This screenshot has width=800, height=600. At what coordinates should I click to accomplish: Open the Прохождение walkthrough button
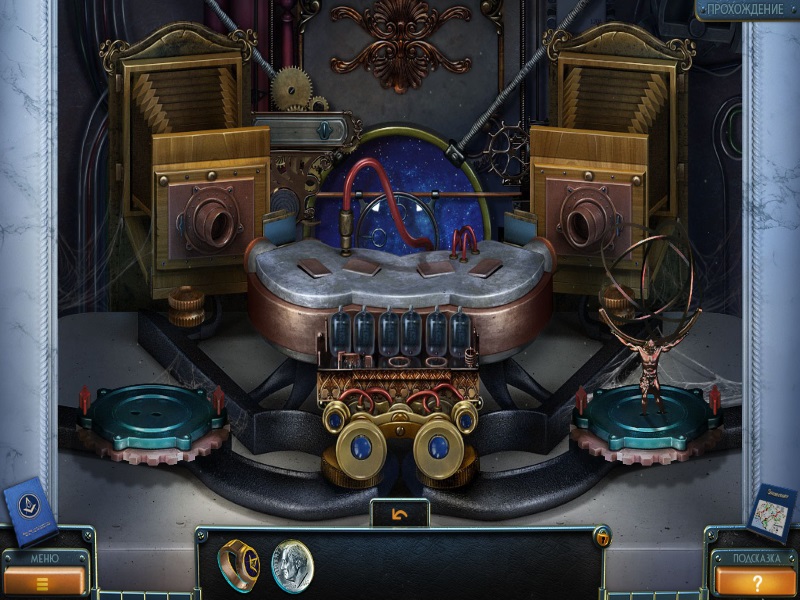point(746,10)
